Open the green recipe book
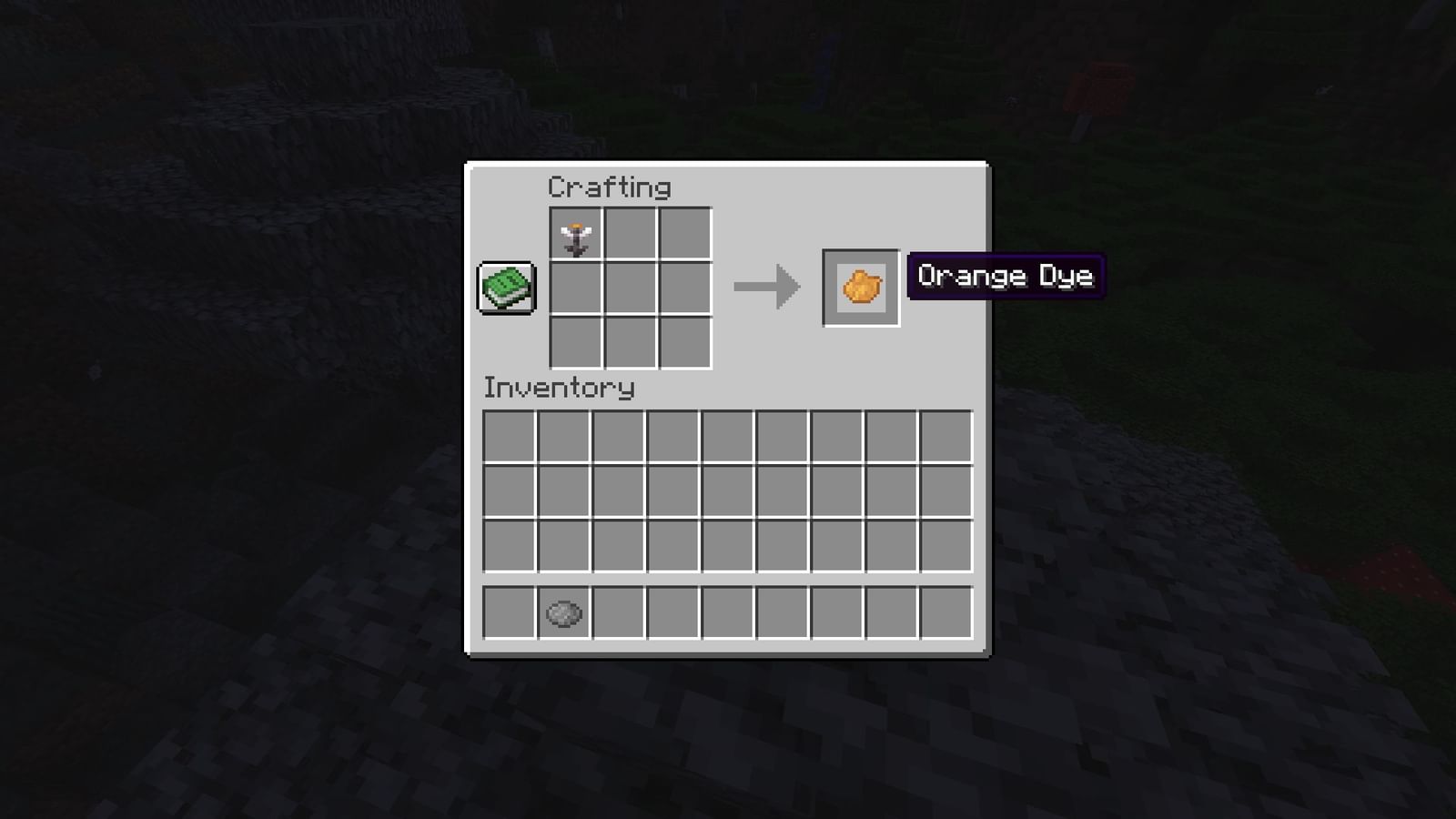 [507, 286]
